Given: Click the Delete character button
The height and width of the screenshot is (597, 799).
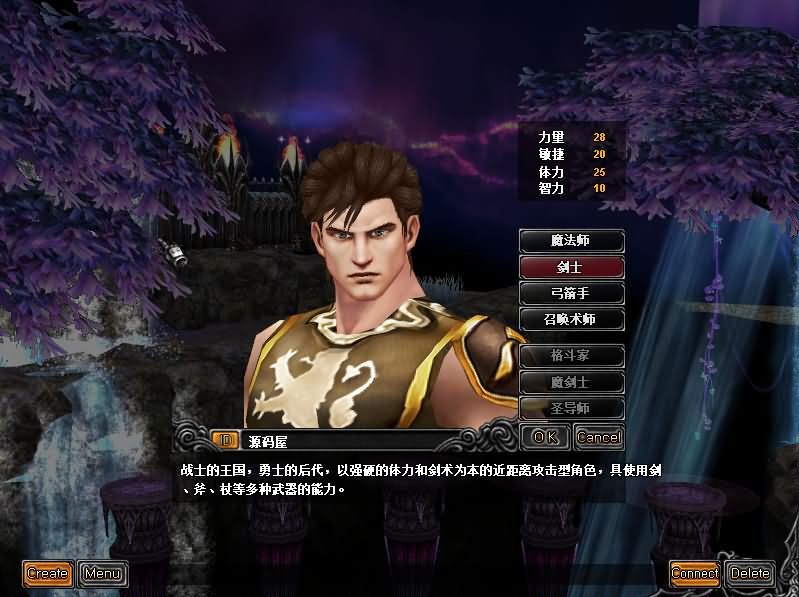Looking at the screenshot, I should click(750, 573).
